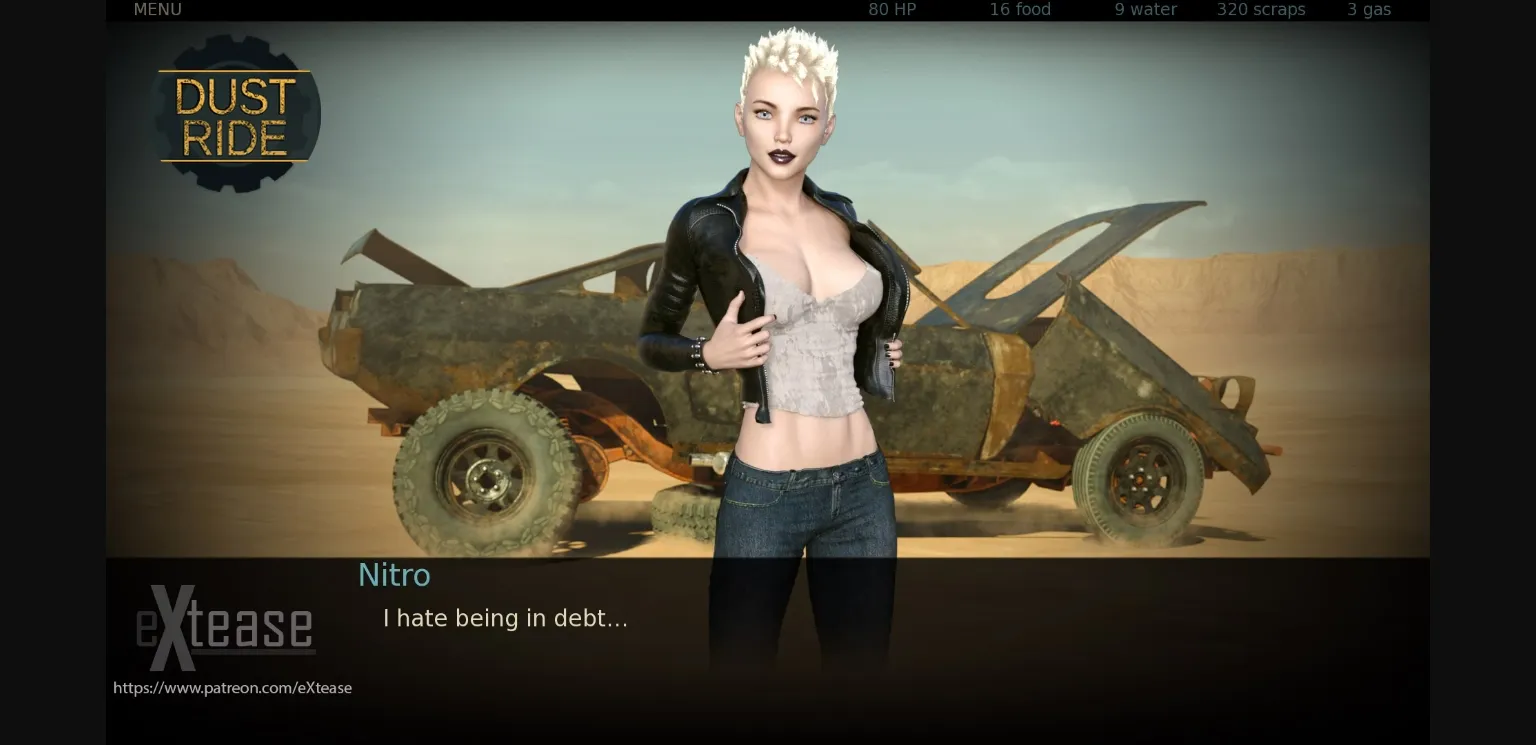Click the 3 gas indicator
The height and width of the screenshot is (745, 1536).
click(1367, 10)
